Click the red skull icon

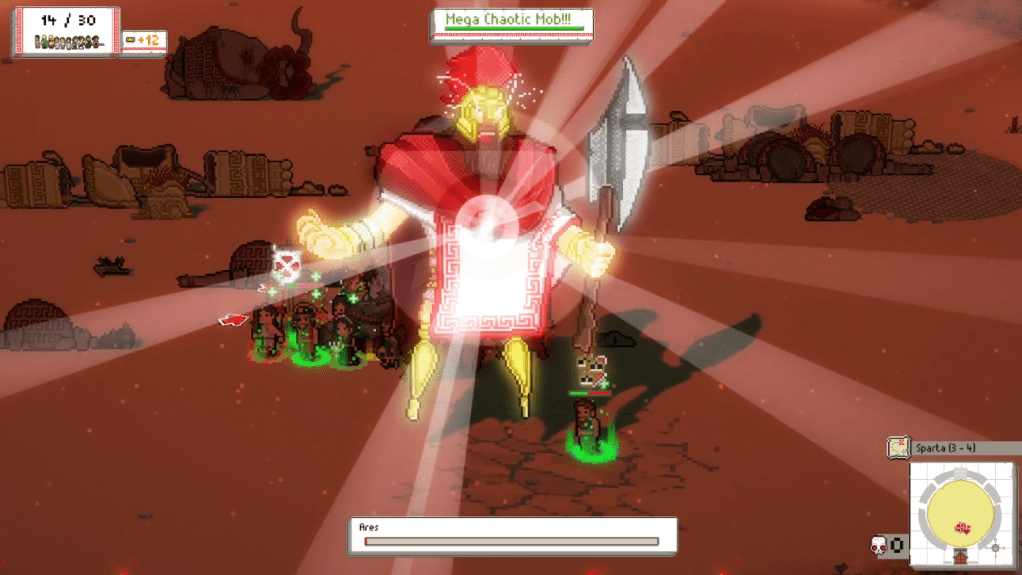(879, 545)
